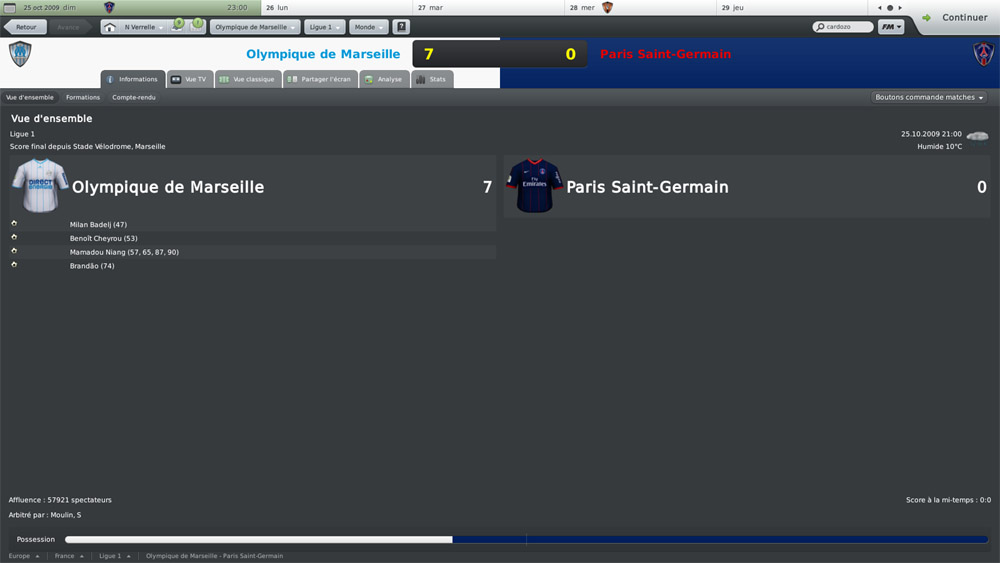The height and width of the screenshot is (563, 1000).
Task: Open the Ligue 1 competition menu
Action: coord(324,27)
